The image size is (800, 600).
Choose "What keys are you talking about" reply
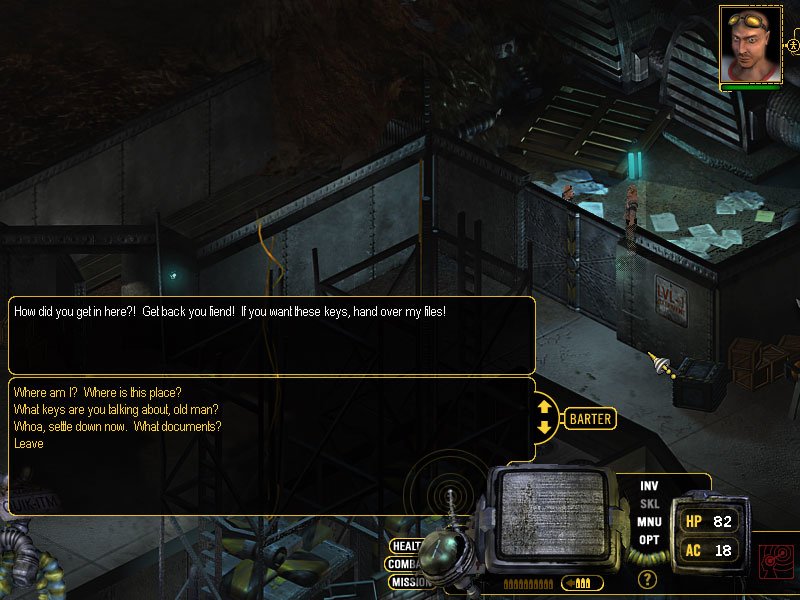[x=116, y=408]
